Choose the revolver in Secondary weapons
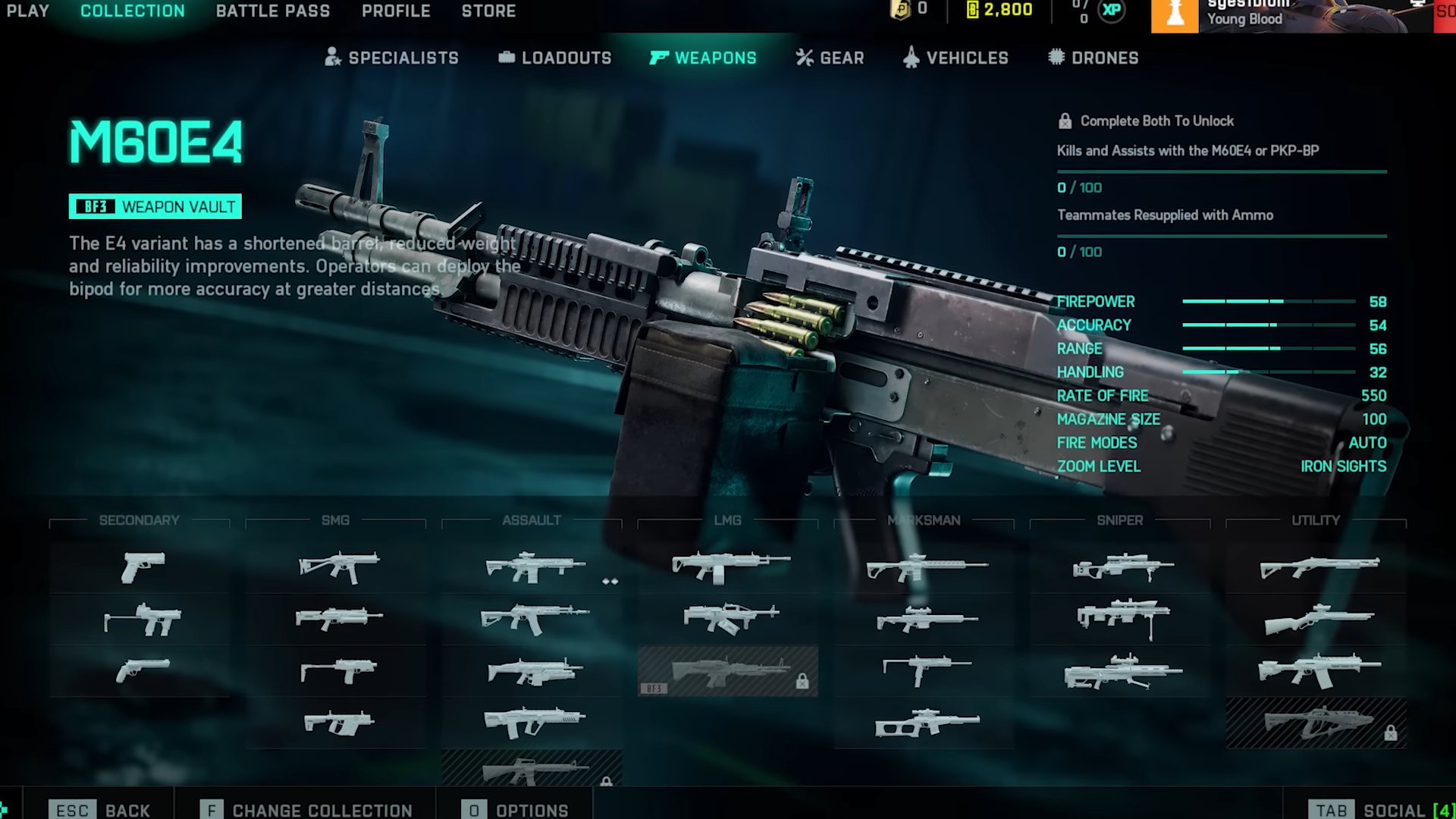Screen dimensions: 1456x819 pyautogui.click(x=140, y=671)
